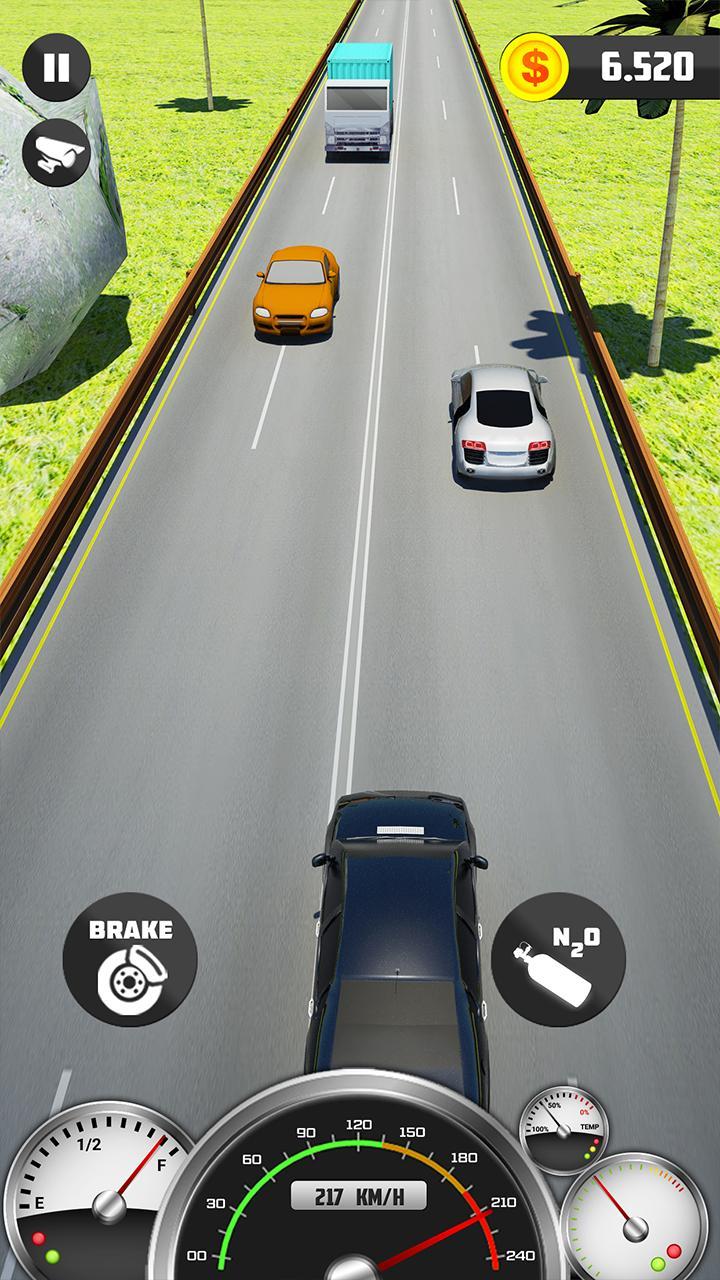Screen dimensions: 720x1280
Task: Switch the camera view
Action: coord(56,152)
